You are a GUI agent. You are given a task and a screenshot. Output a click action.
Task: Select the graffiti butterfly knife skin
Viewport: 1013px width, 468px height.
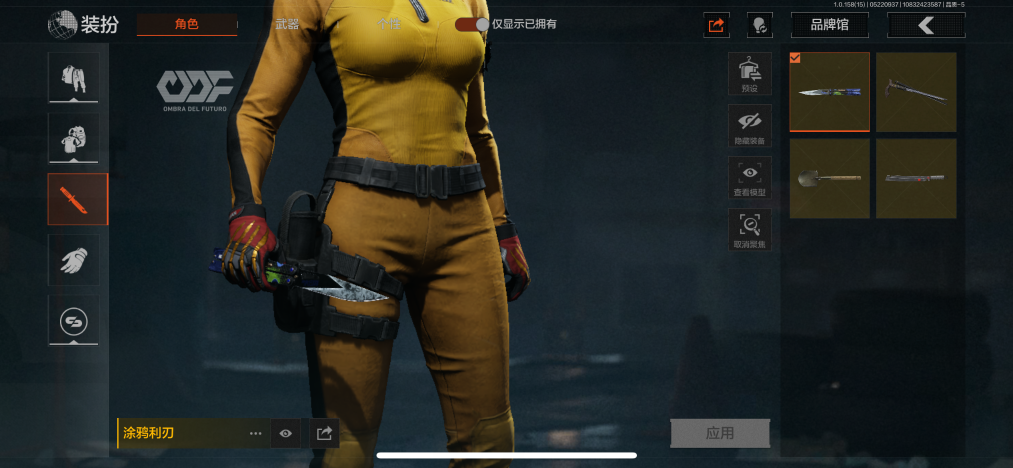[829, 92]
